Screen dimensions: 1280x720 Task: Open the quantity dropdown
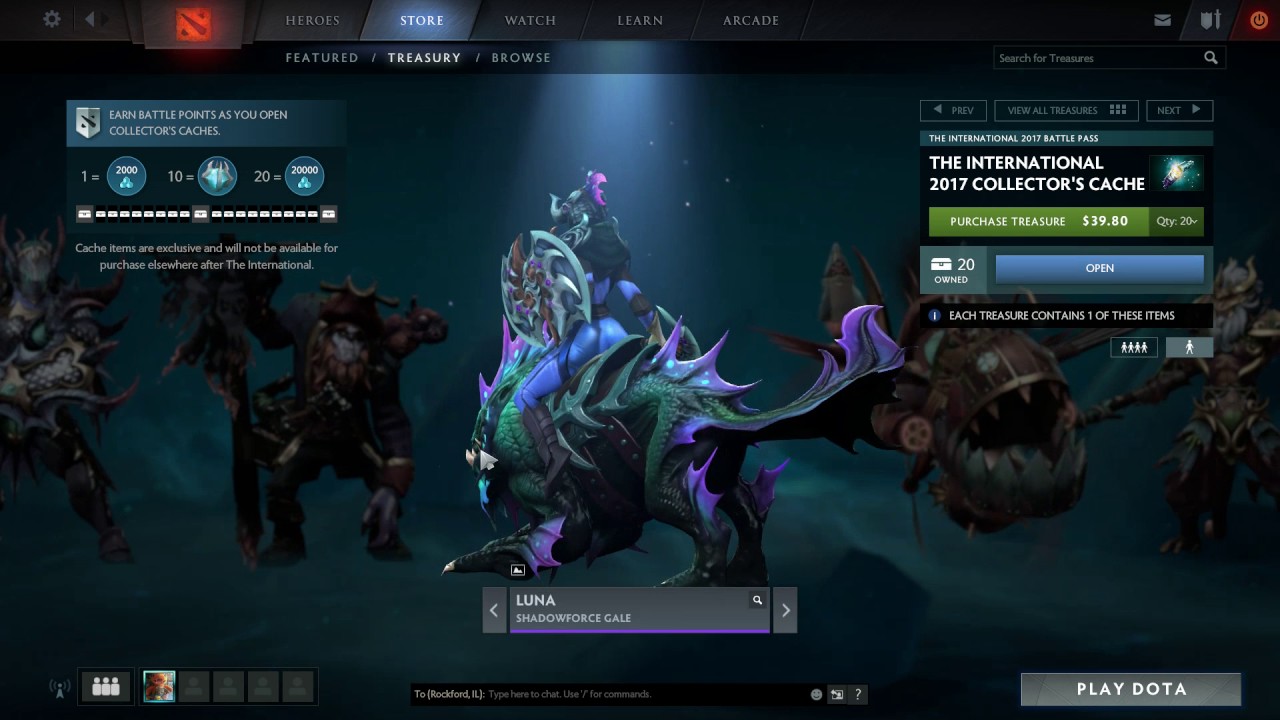pyautogui.click(x=1176, y=221)
